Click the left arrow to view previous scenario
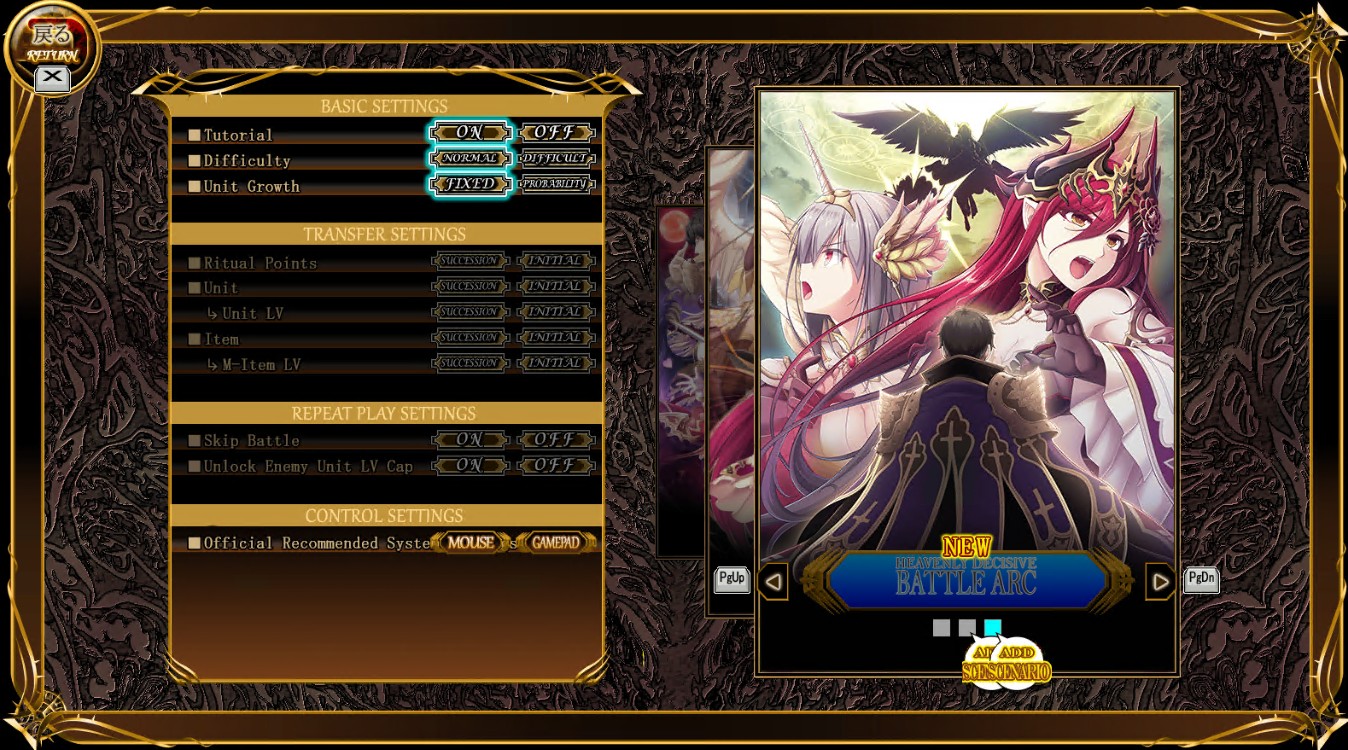Screen dimensions: 1348x750 [x=773, y=580]
